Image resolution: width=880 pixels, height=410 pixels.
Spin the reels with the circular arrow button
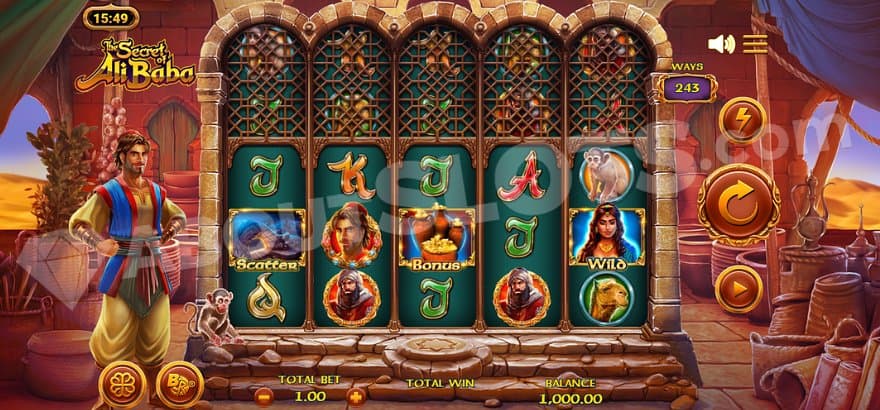click(x=738, y=205)
